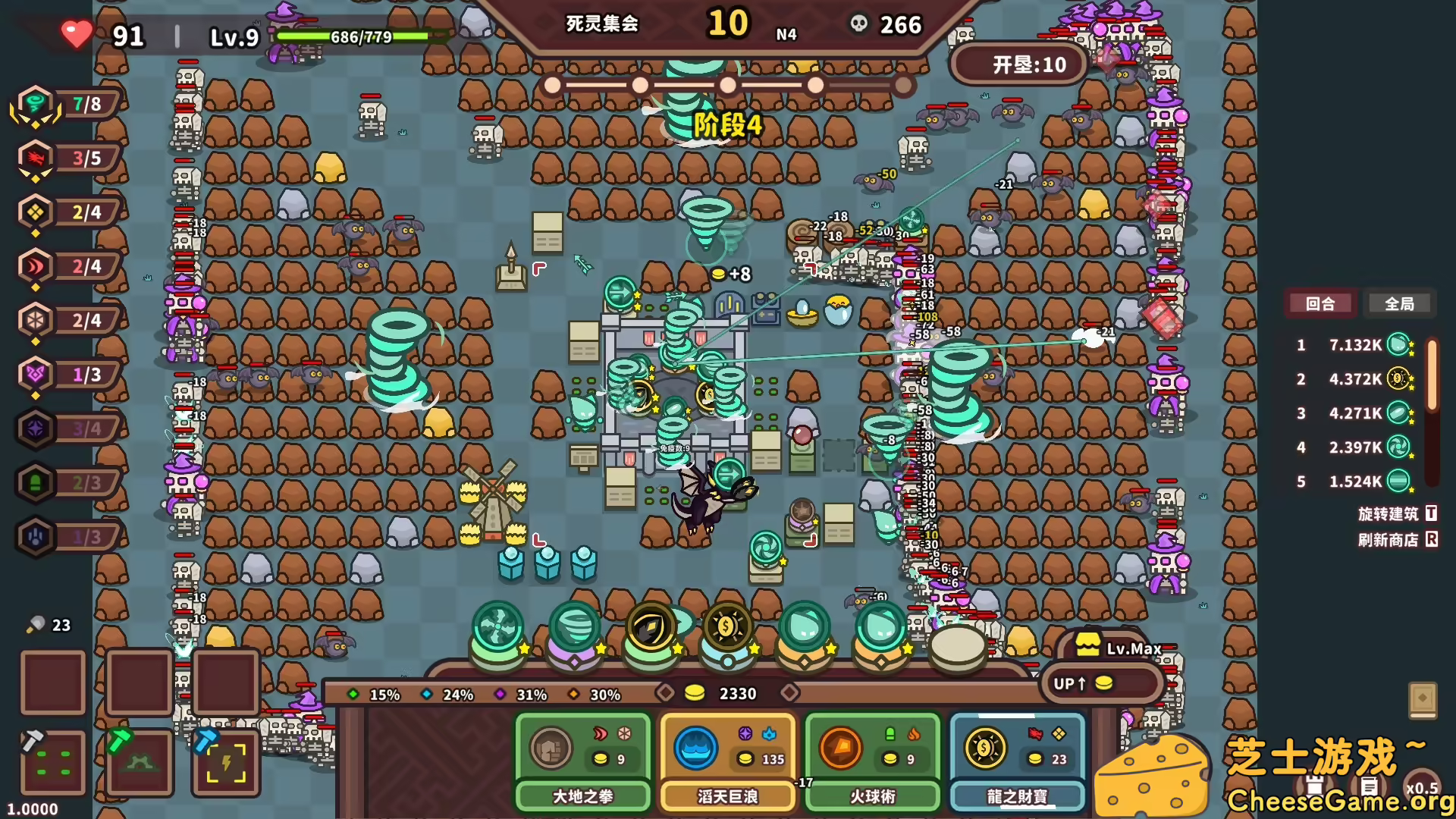Switch to the 回合 tab in the damage panel
Viewport: 1456px width, 819px height.
pos(1321,303)
